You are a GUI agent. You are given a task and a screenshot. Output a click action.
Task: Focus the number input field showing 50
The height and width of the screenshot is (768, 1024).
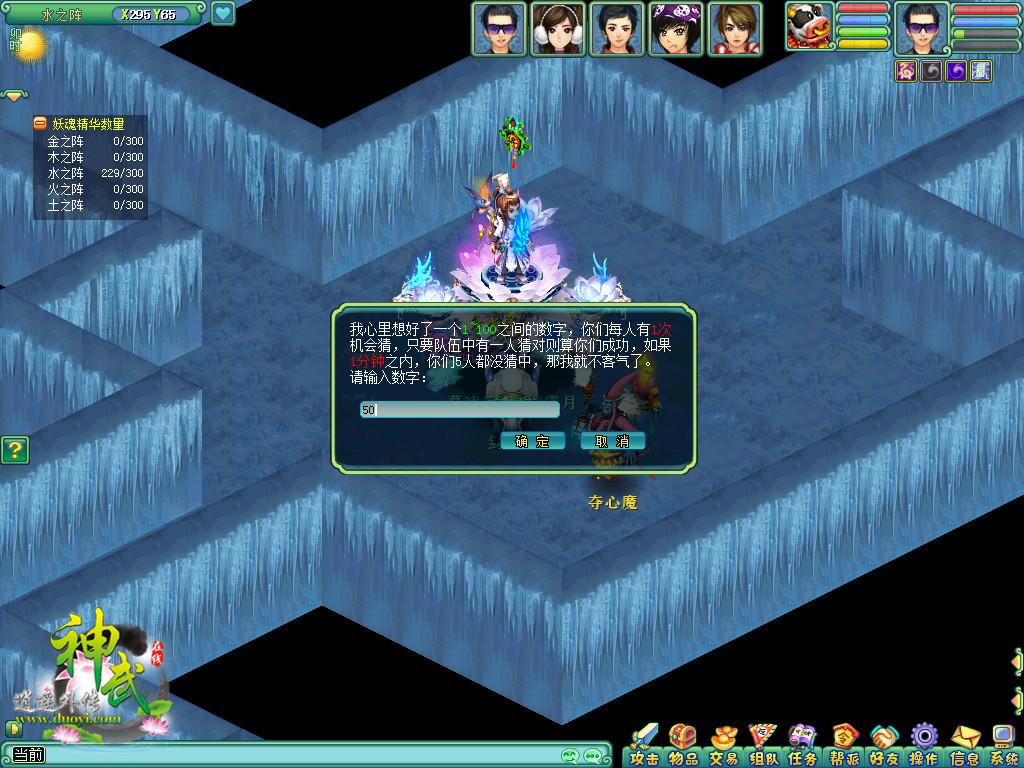pyautogui.click(x=460, y=409)
